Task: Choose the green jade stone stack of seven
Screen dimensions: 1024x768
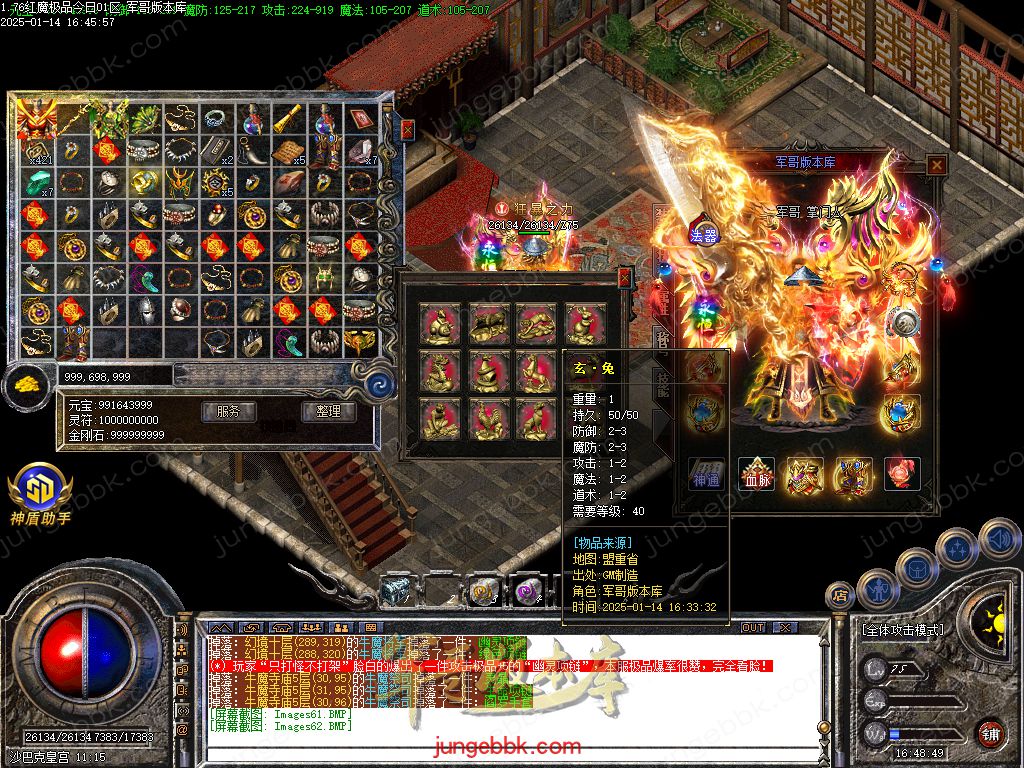Action: coord(35,183)
